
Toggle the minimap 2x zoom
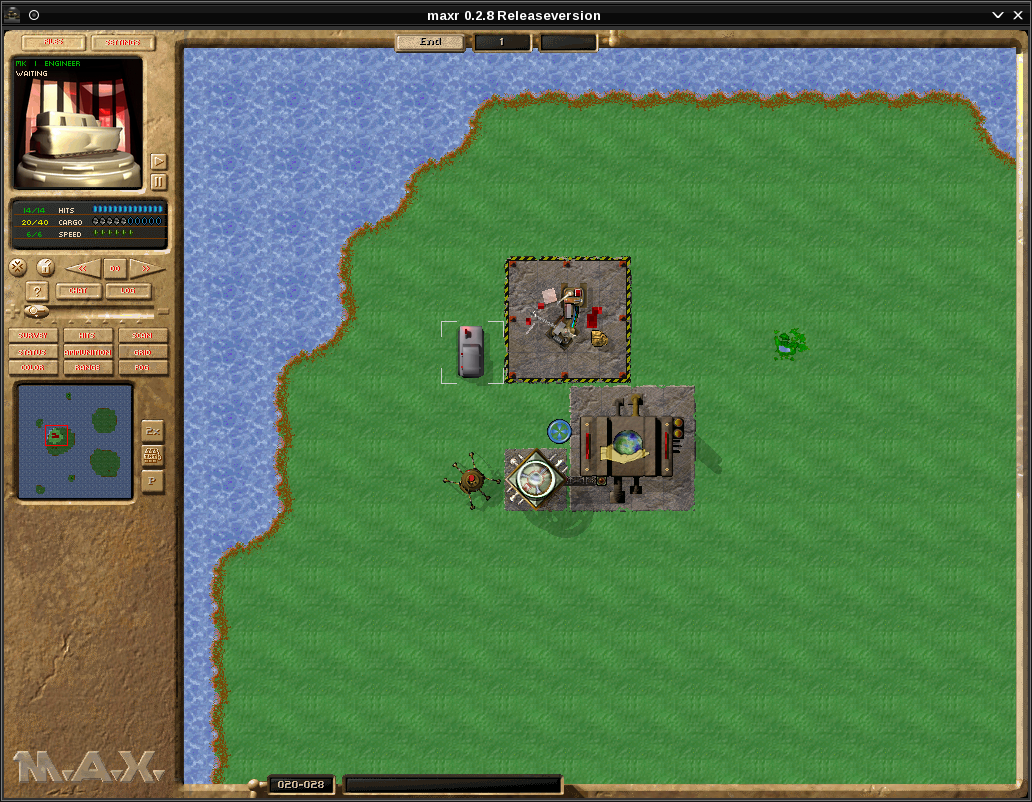[x=153, y=430]
